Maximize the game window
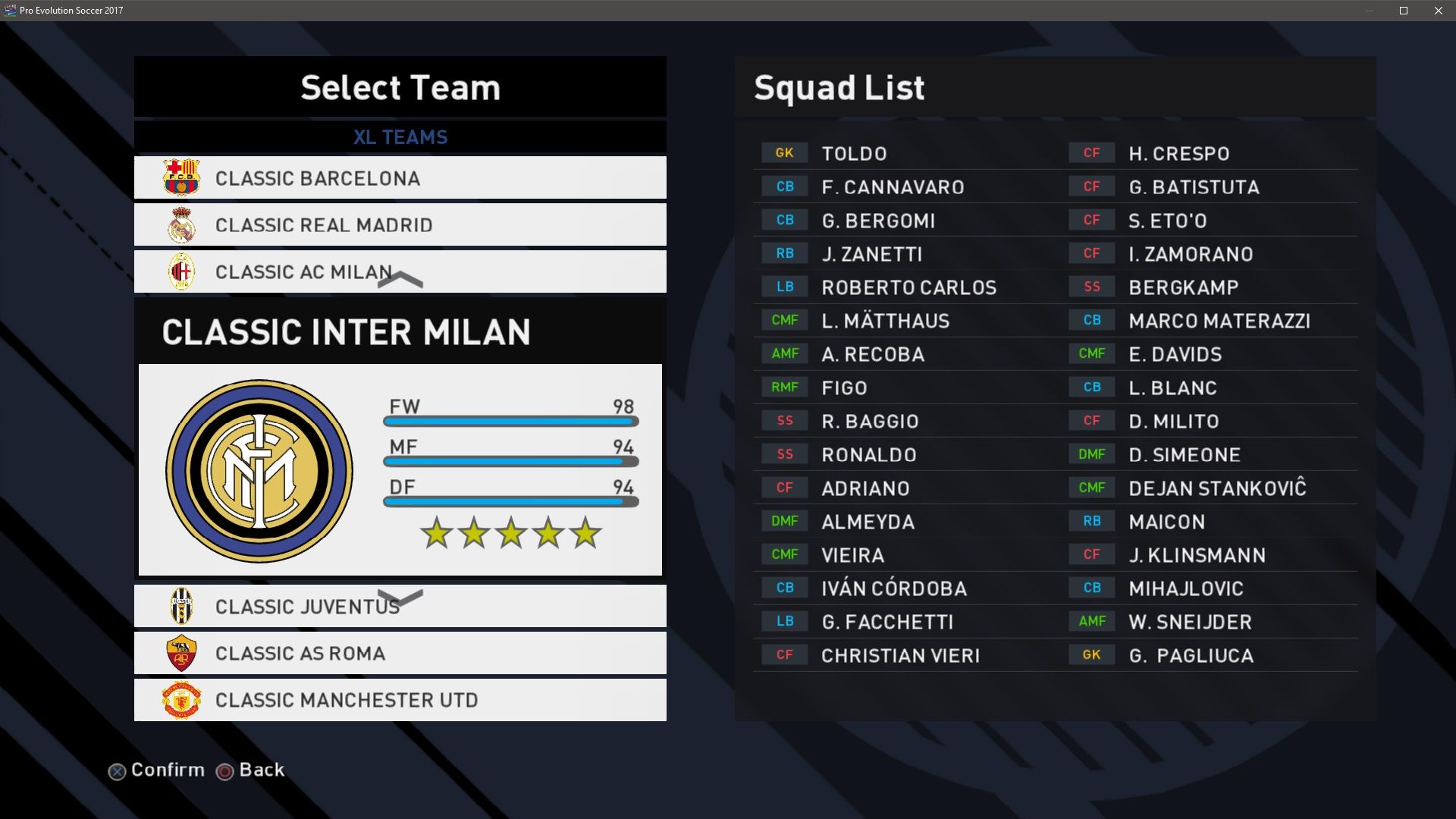The height and width of the screenshot is (819, 1456). coord(1404,11)
